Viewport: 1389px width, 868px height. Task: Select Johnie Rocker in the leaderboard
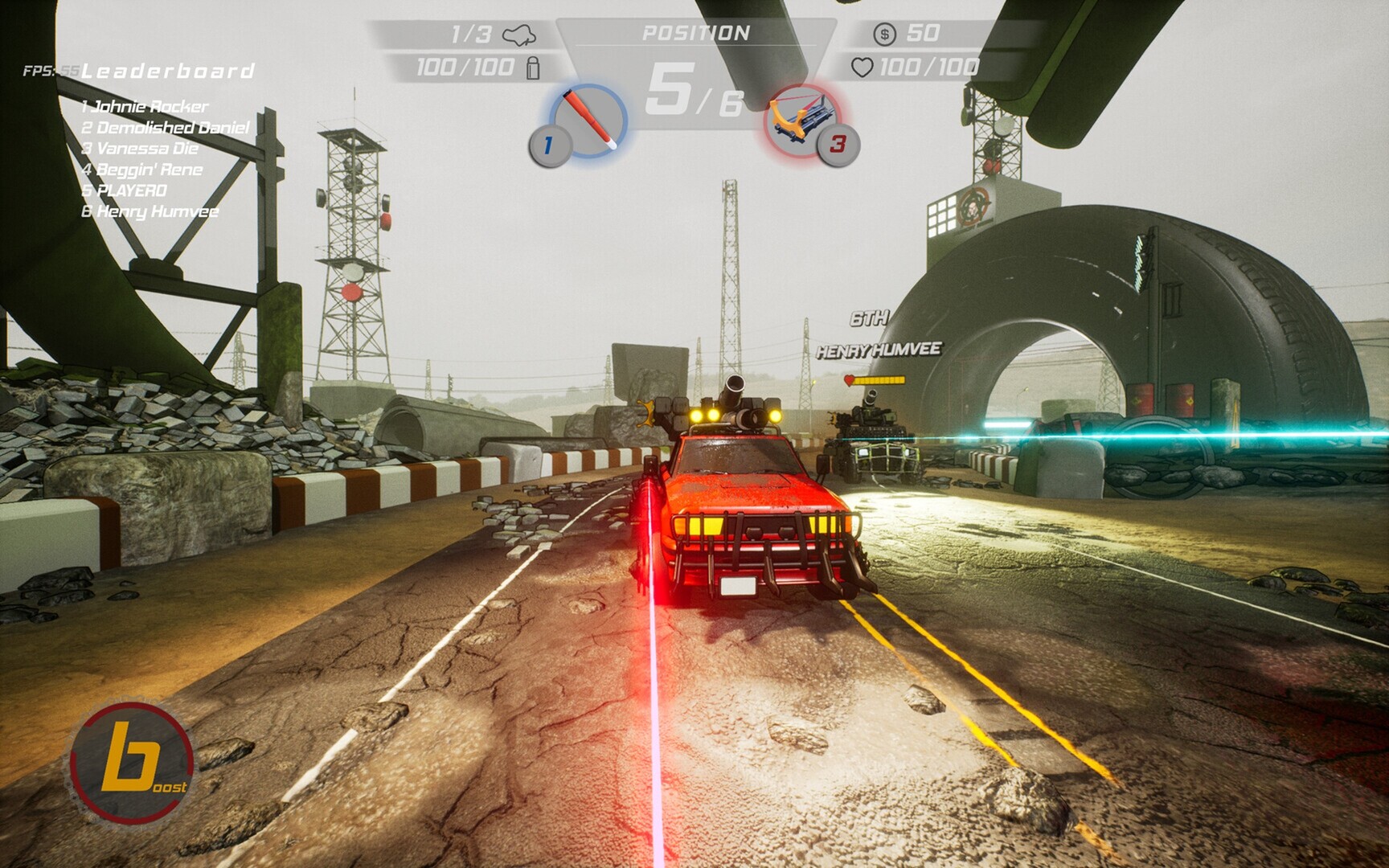click(145, 106)
